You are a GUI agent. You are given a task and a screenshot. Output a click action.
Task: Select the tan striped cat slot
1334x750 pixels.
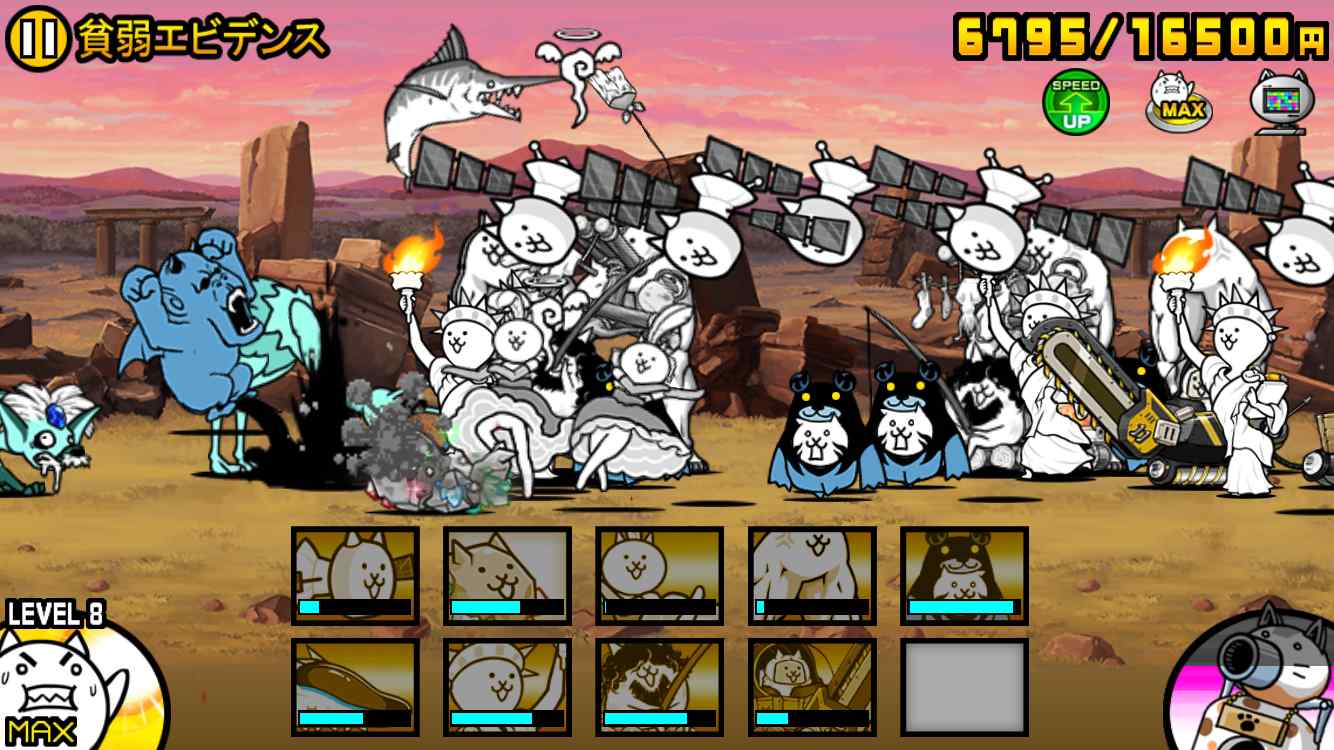click(507, 575)
